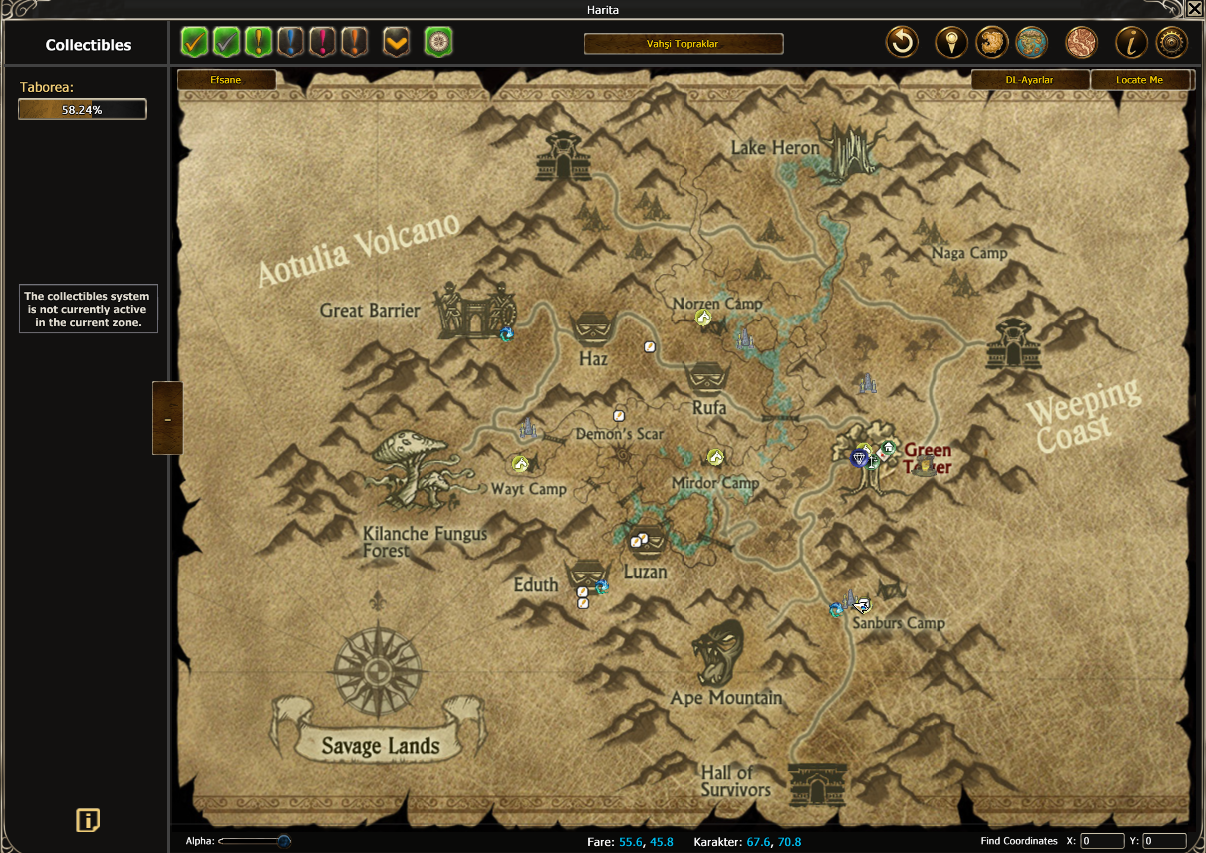
Task: Open the gear settings button
Action: click(x=1171, y=43)
